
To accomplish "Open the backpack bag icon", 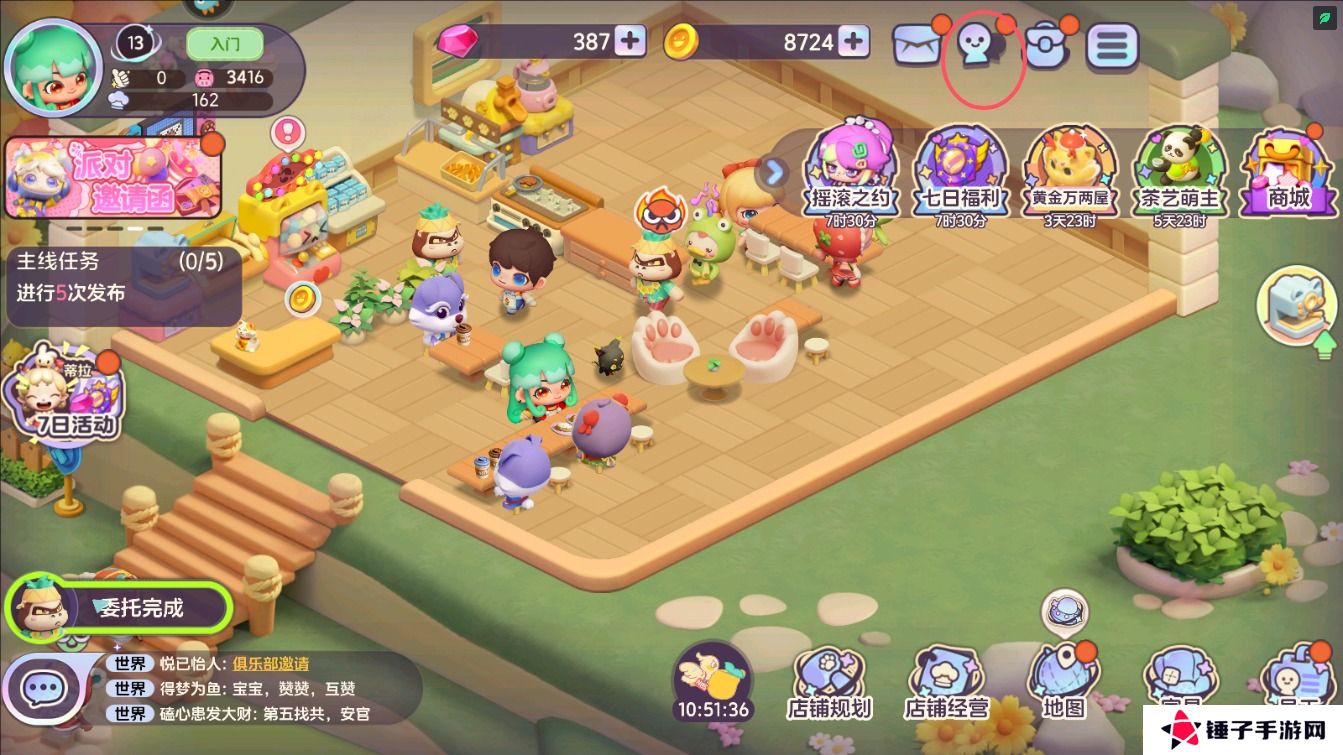I will [1046, 46].
